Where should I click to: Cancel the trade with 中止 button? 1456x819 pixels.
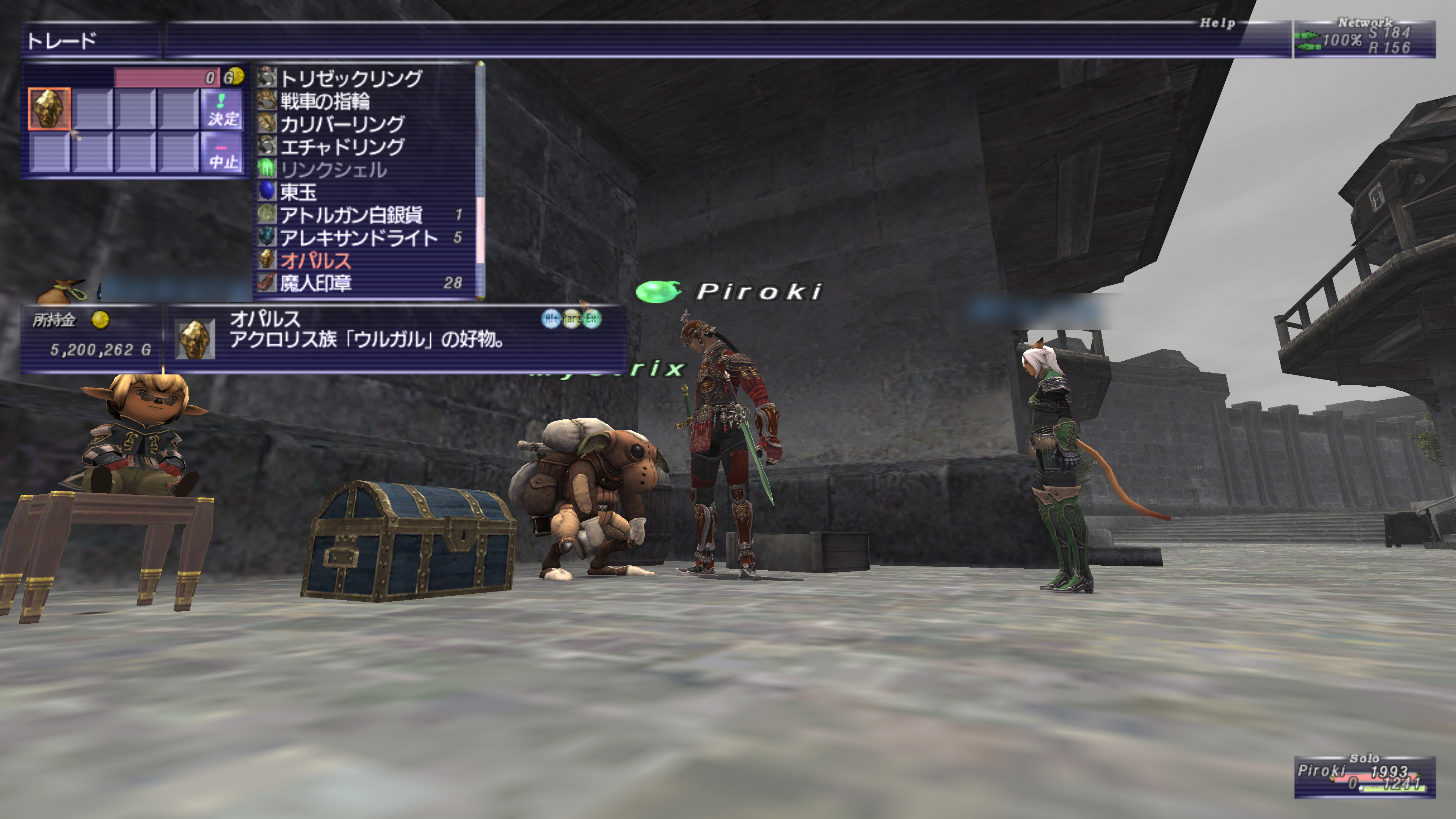[223, 154]
